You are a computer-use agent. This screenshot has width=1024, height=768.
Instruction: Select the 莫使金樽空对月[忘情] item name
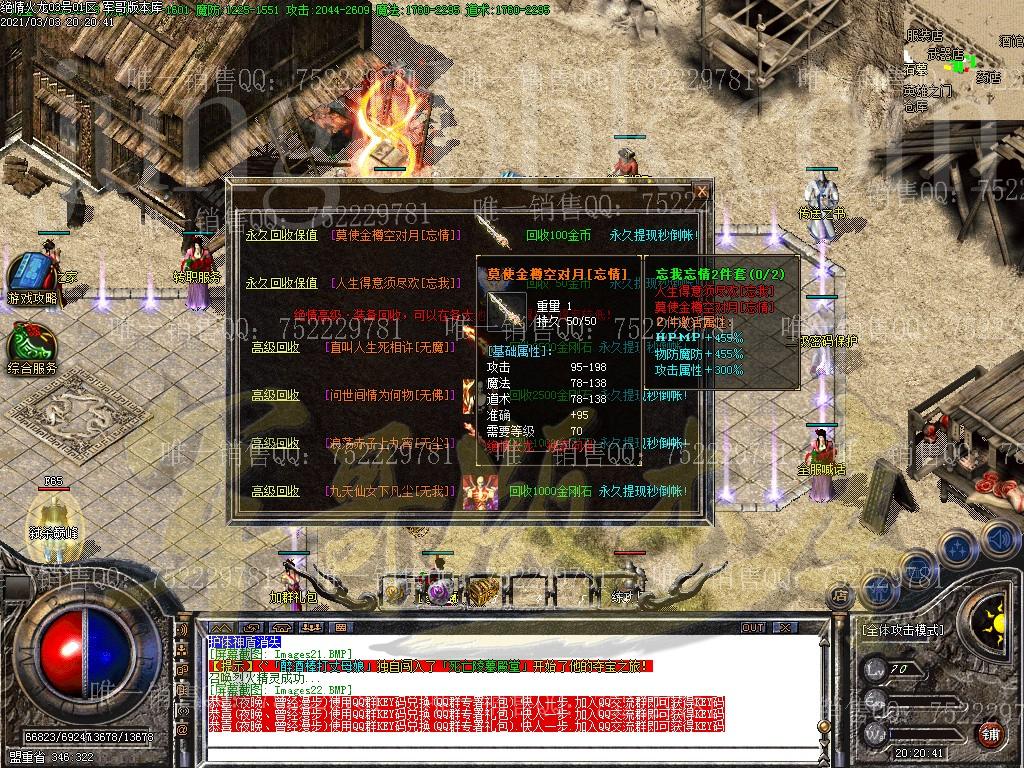tap(398, 236)
